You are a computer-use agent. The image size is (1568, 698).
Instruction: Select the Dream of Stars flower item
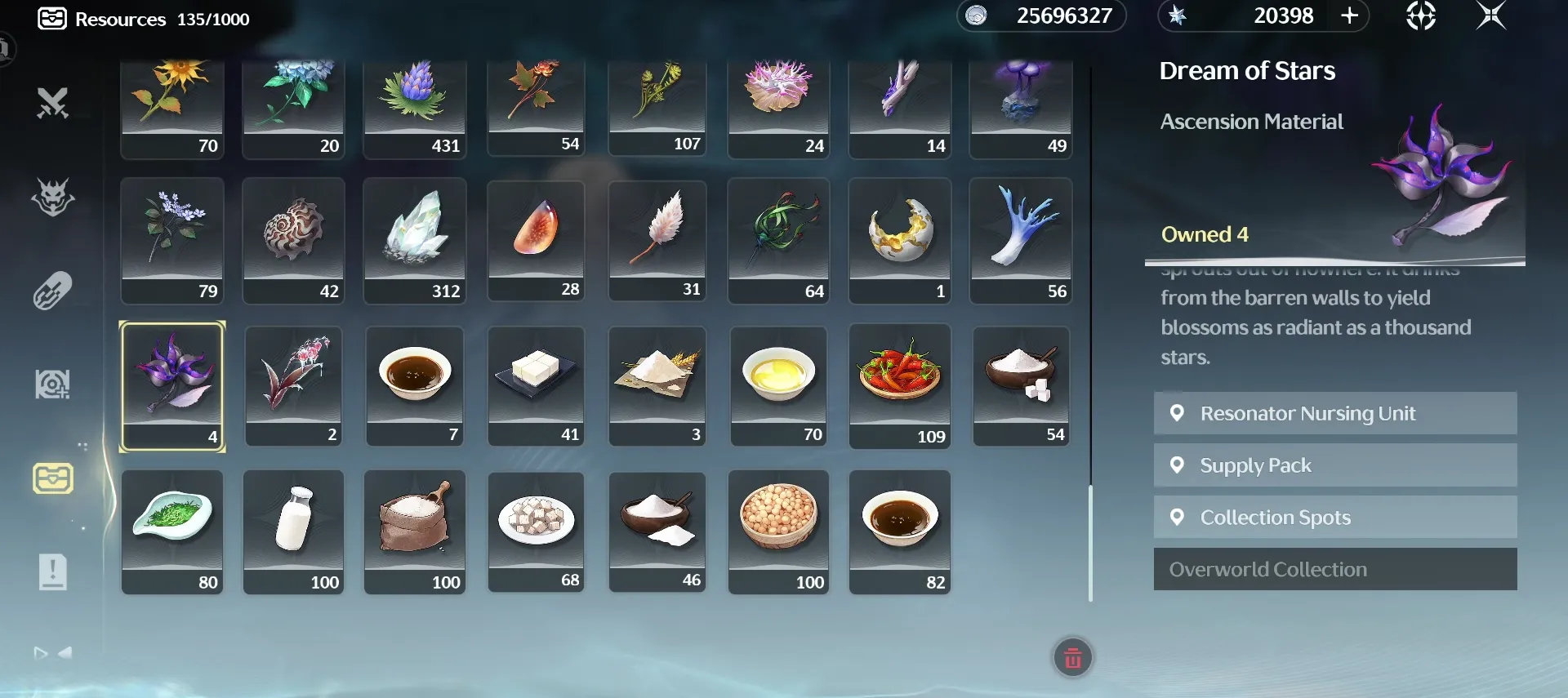(171, 386)
